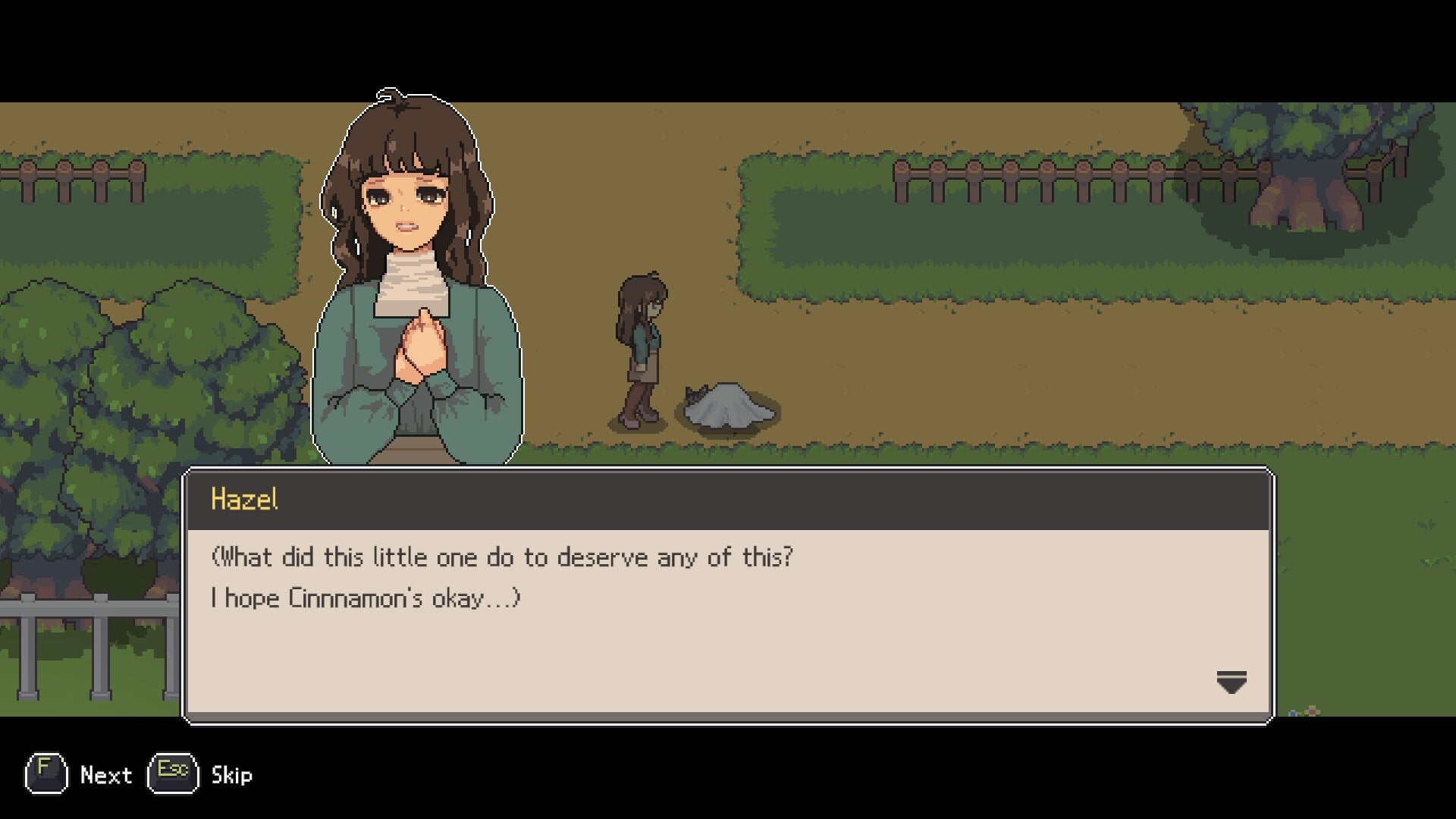1456x819 pixels.
Task: Click the line reading 'I hope Cinnnamon's okay...'
Action: tap(366, 598)
